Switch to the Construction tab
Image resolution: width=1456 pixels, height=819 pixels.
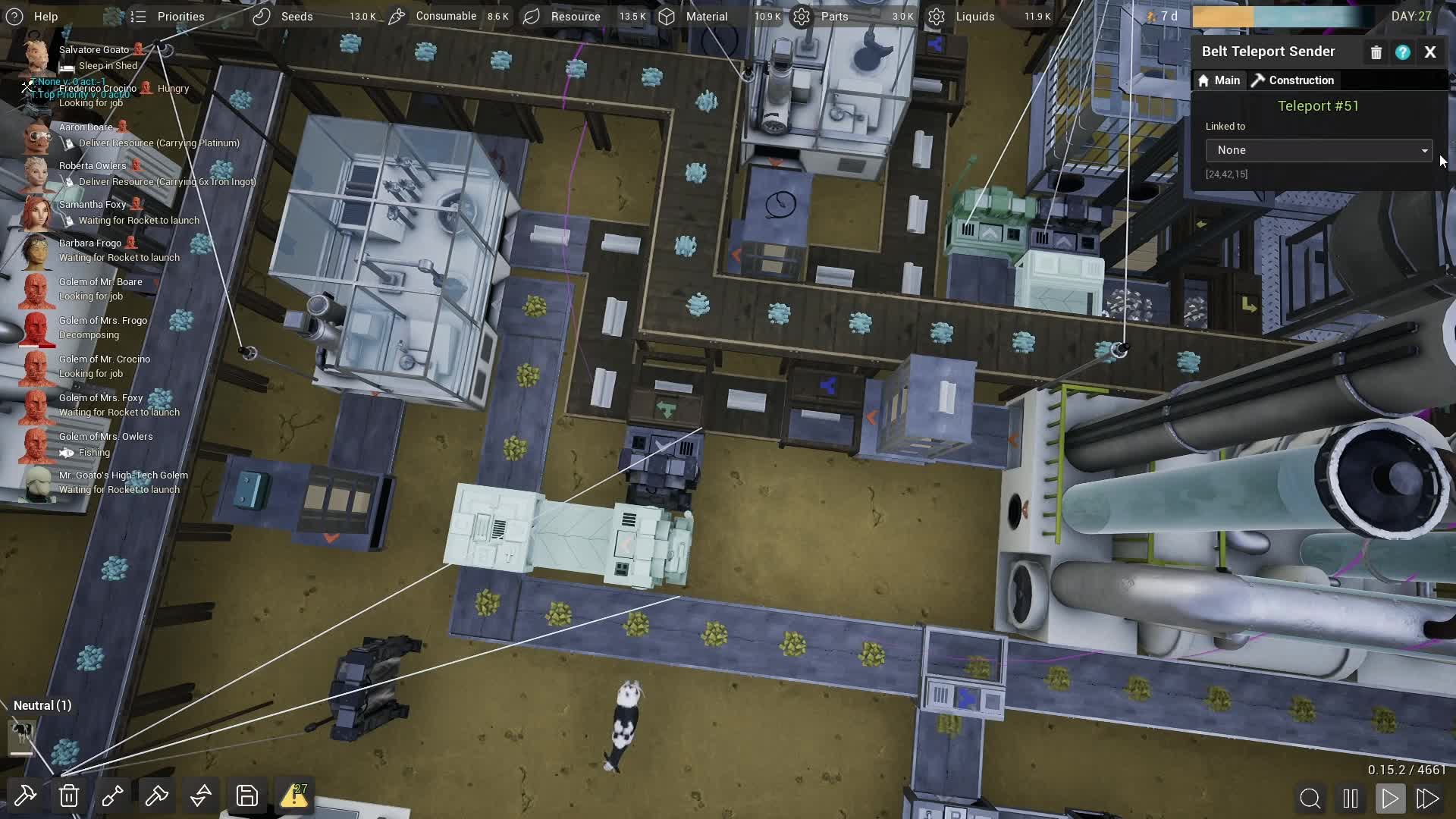1292,80
